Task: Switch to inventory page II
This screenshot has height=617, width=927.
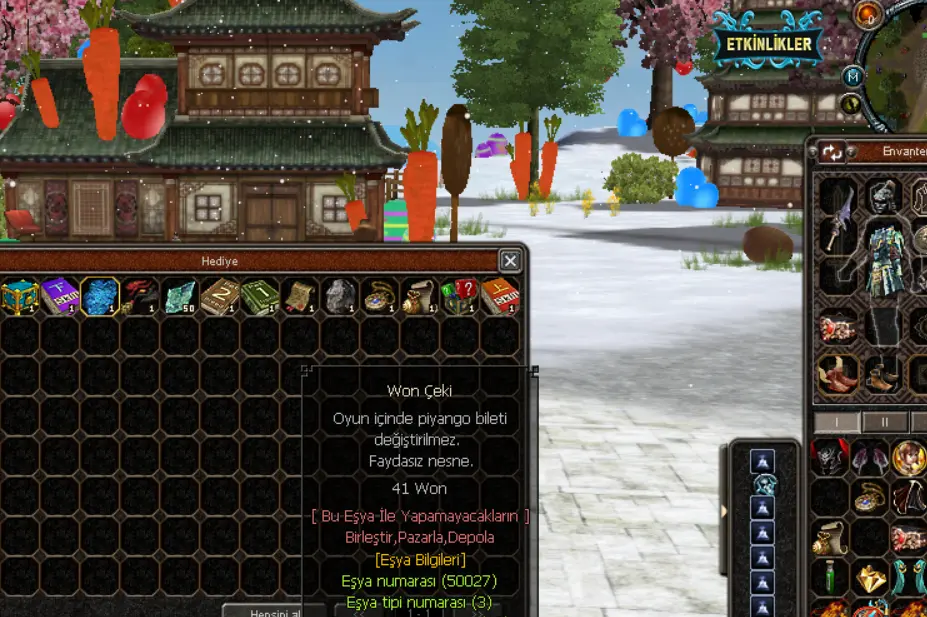Action: point(884,422)
